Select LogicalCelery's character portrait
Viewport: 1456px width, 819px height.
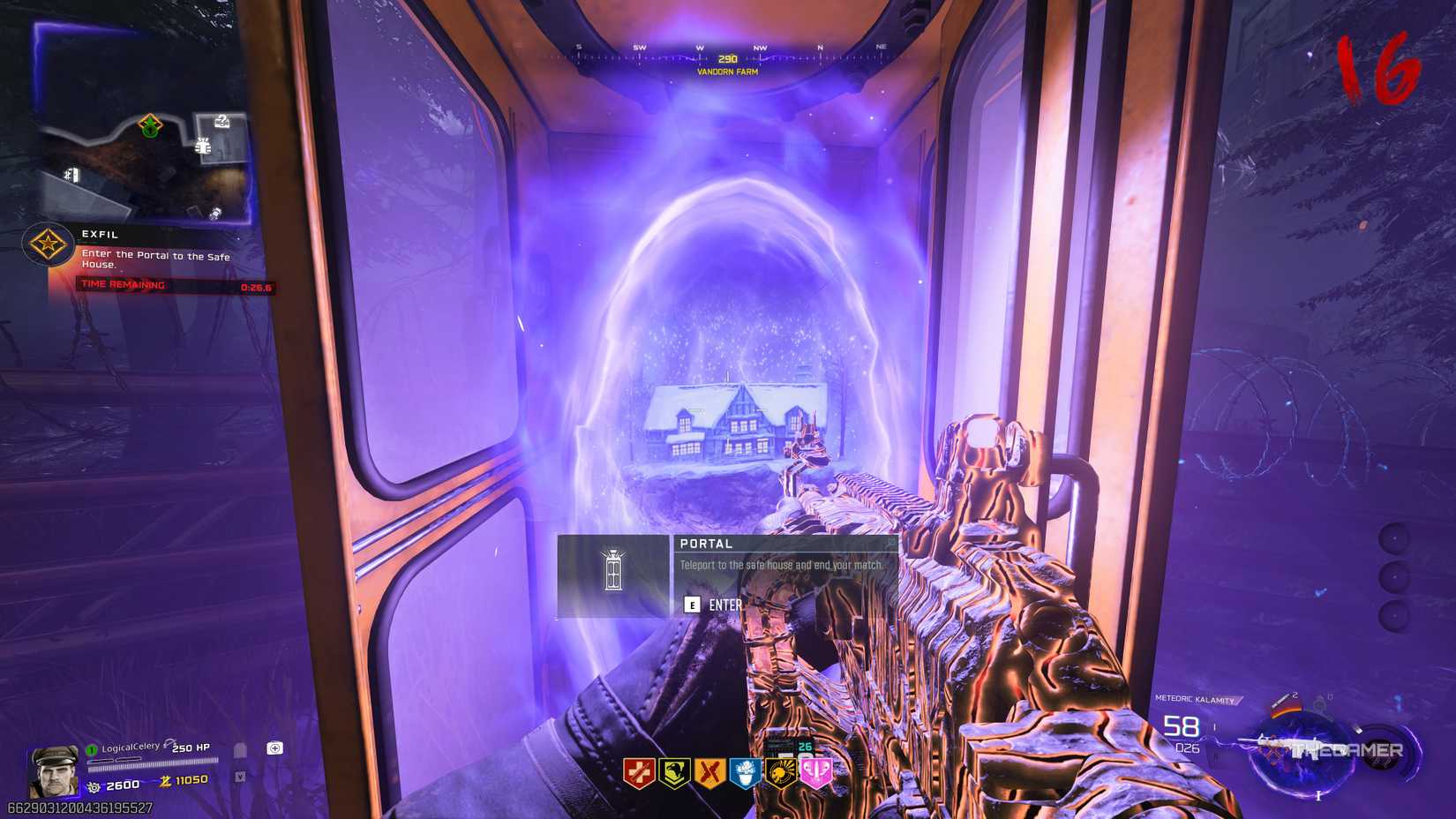click(55, 770)
